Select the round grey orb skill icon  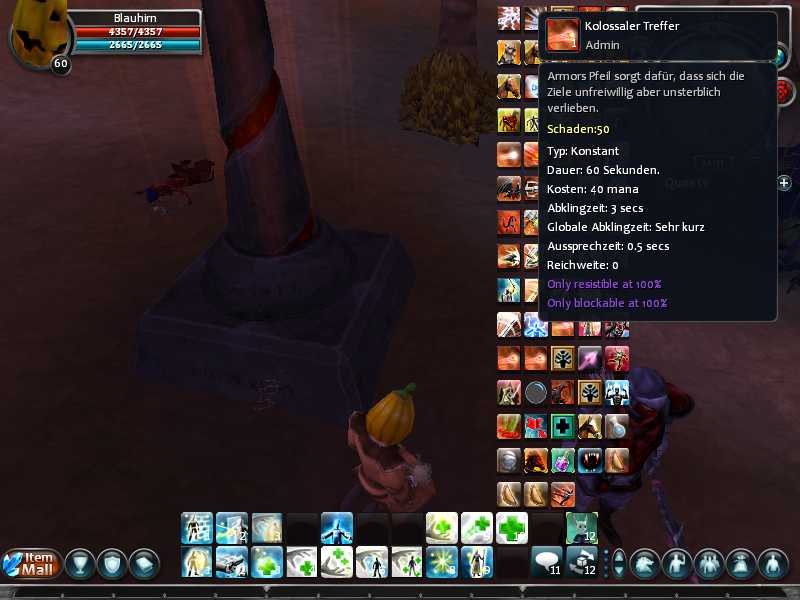tap(536, 392)
